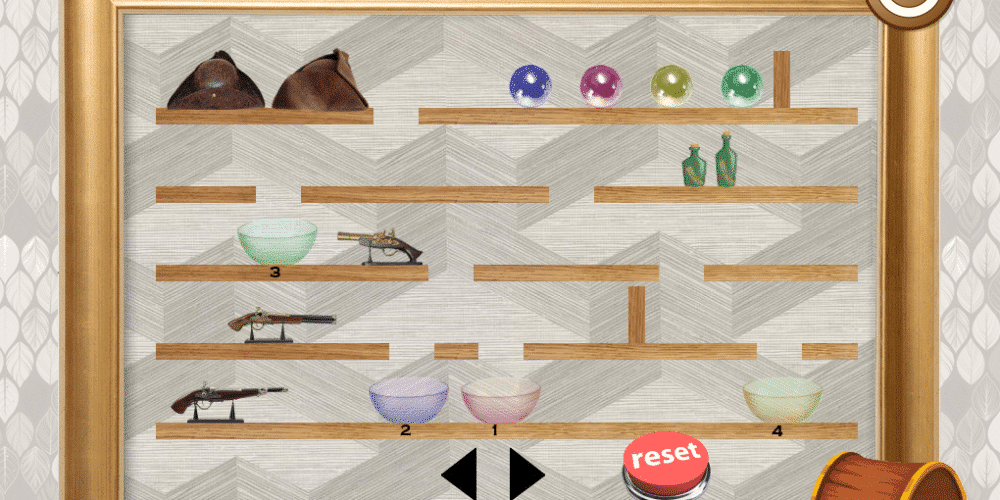
Task: Open the round wooden button in corner
Action: (x=908, y=8)
